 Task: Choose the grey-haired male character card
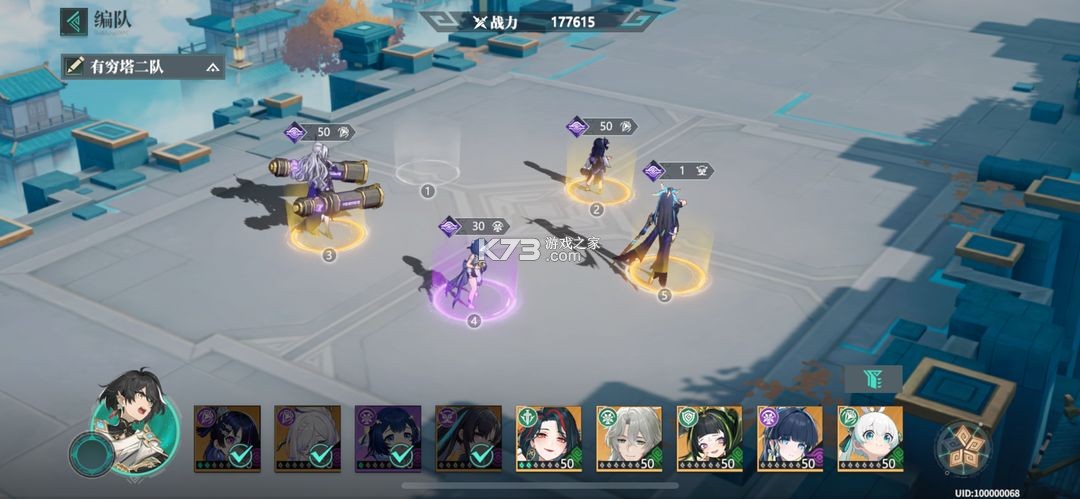coord(629,438)
